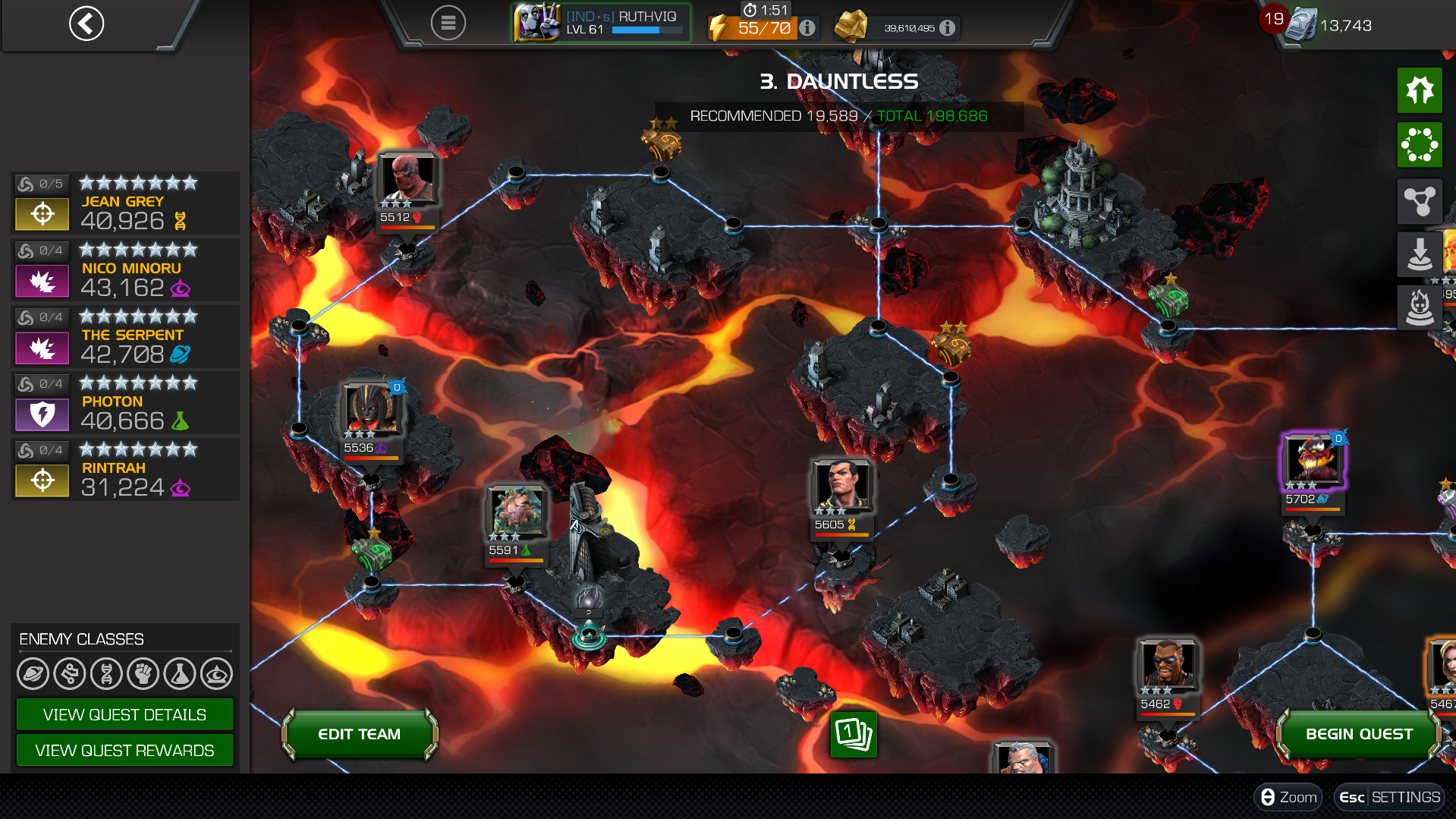Viewport: 1456px width, 819px height.
Task: Select Rintrah team slot
Action: pyautogui.click(x=125, y=470)
